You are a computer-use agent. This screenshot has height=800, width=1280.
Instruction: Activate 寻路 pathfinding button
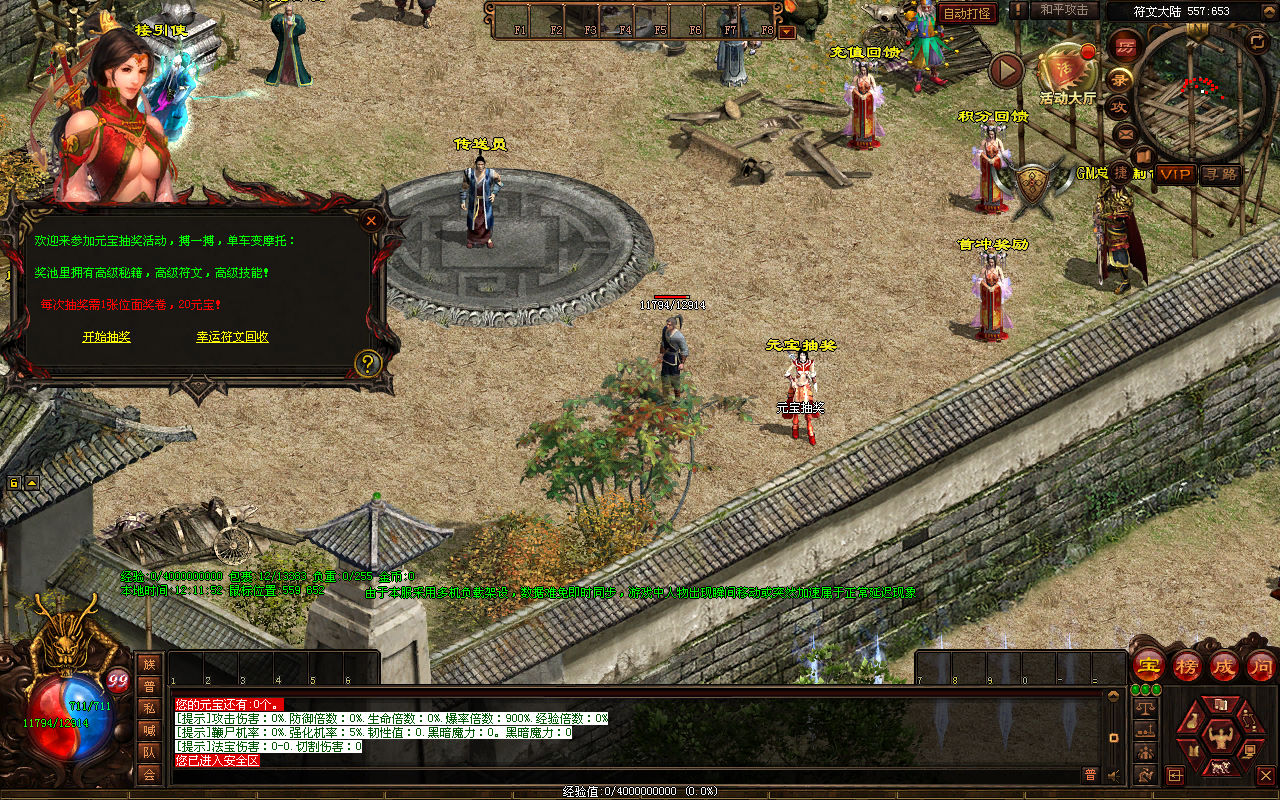pyautogui.click(x=1220, y=174)
